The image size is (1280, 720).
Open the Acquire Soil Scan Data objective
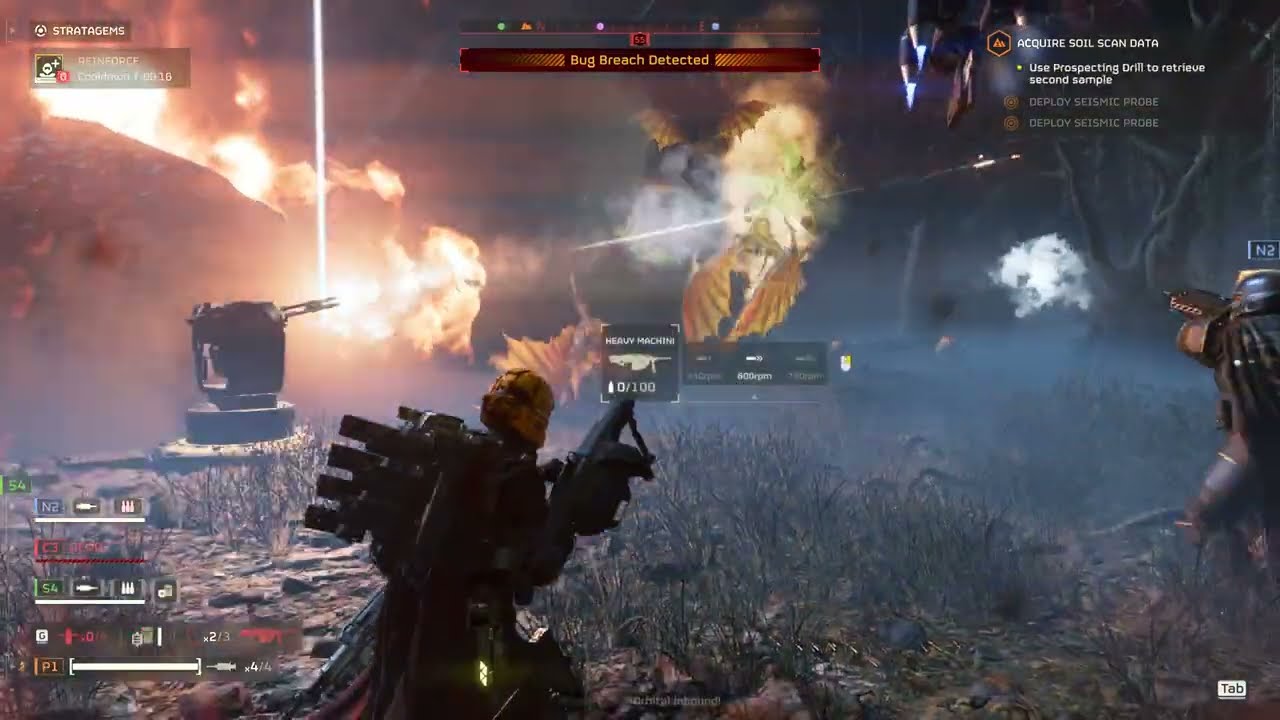(x=1087, y=43)
